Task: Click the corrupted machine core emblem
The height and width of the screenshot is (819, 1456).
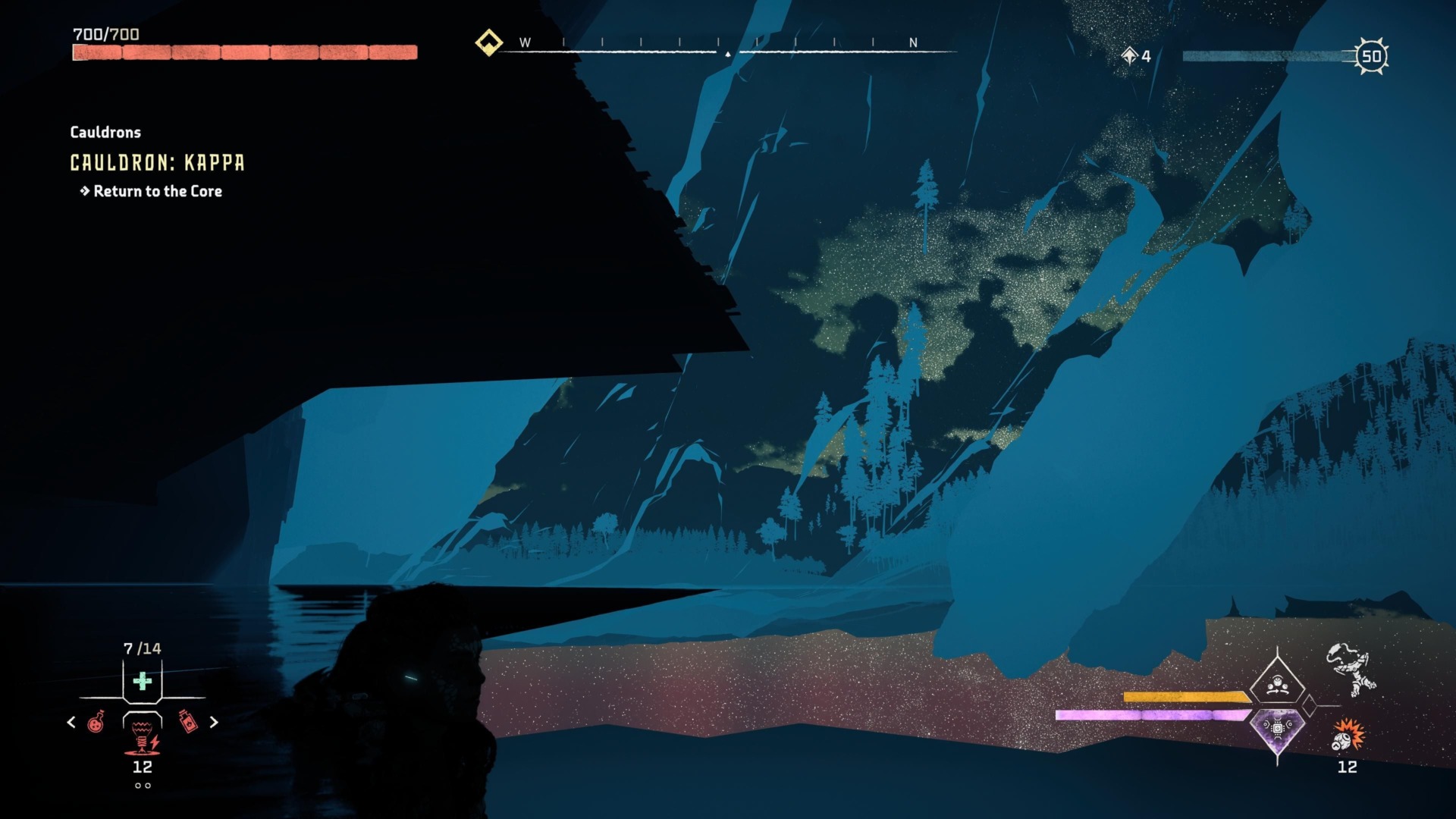Action: (x=1277, y=729)
